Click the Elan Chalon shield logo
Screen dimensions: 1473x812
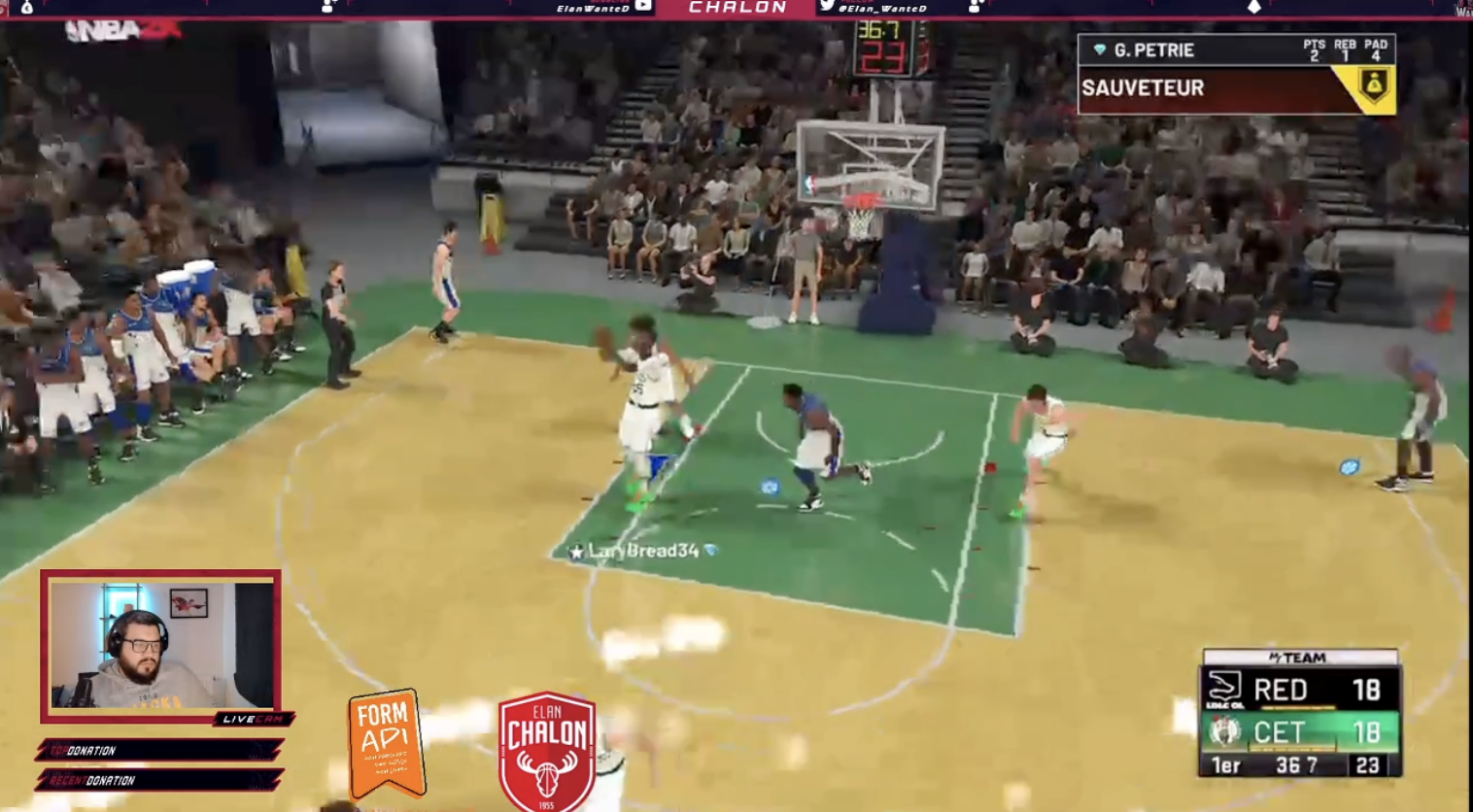point(547,752)
